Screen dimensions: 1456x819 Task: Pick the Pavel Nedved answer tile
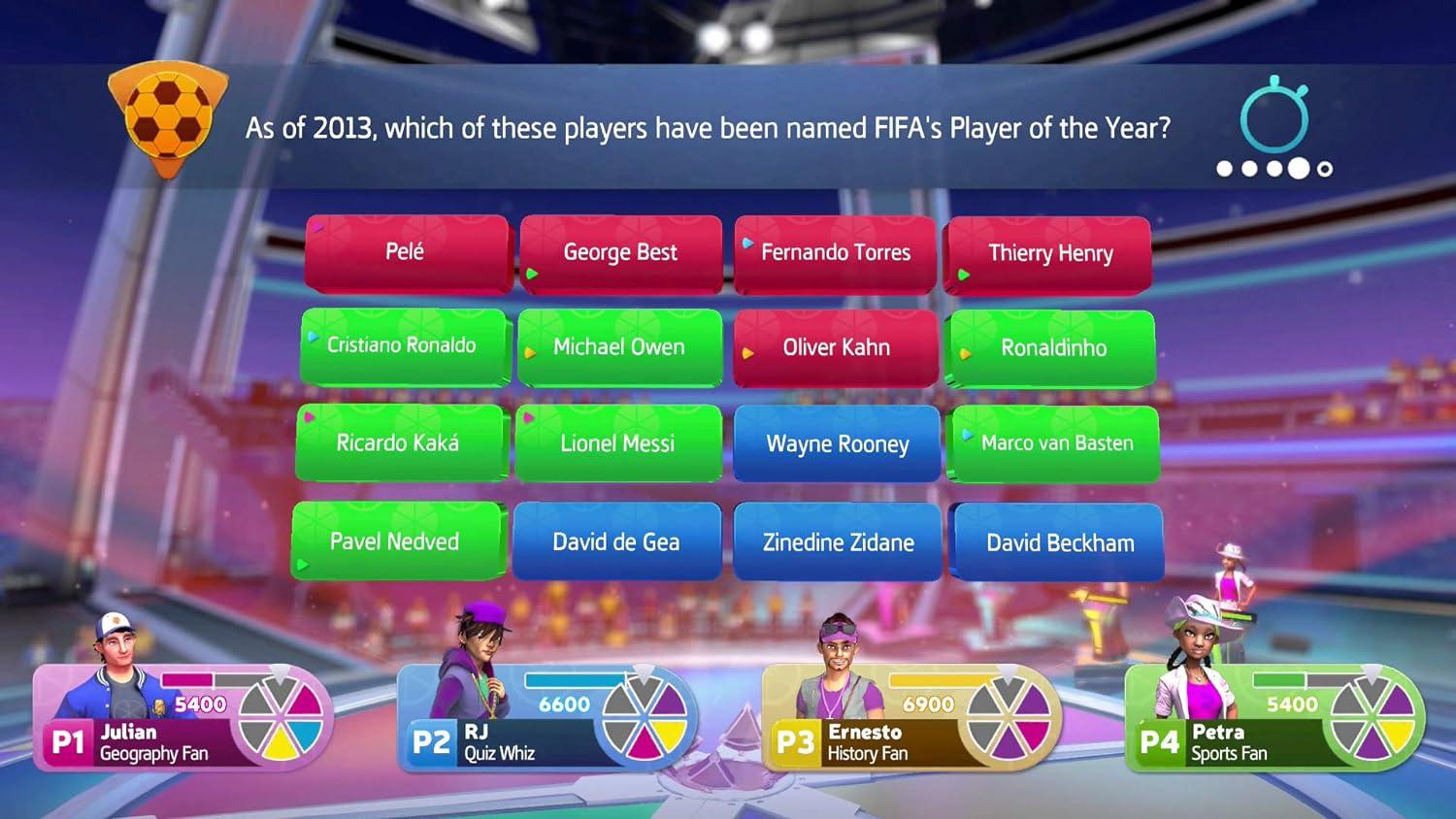coord(398,541)
